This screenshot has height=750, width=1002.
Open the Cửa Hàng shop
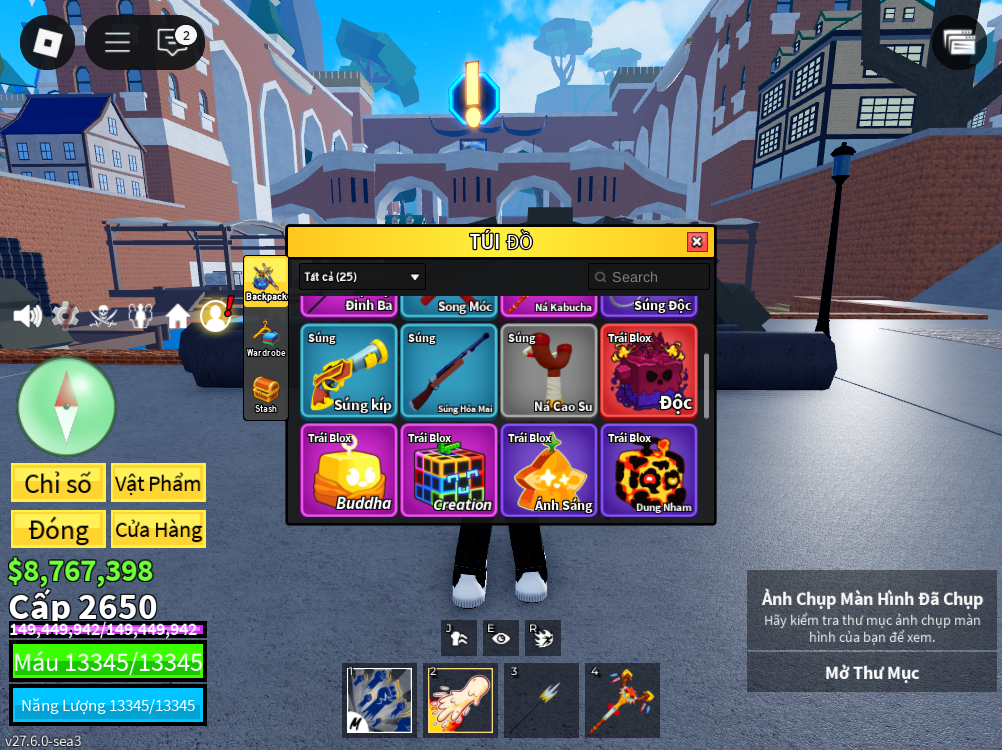(x=158, y=529)
